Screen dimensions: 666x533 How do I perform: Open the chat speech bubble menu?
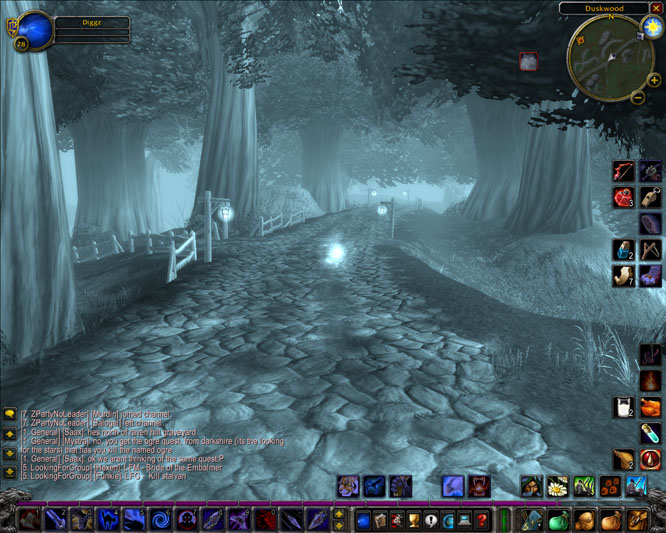(x=10, y=413)
